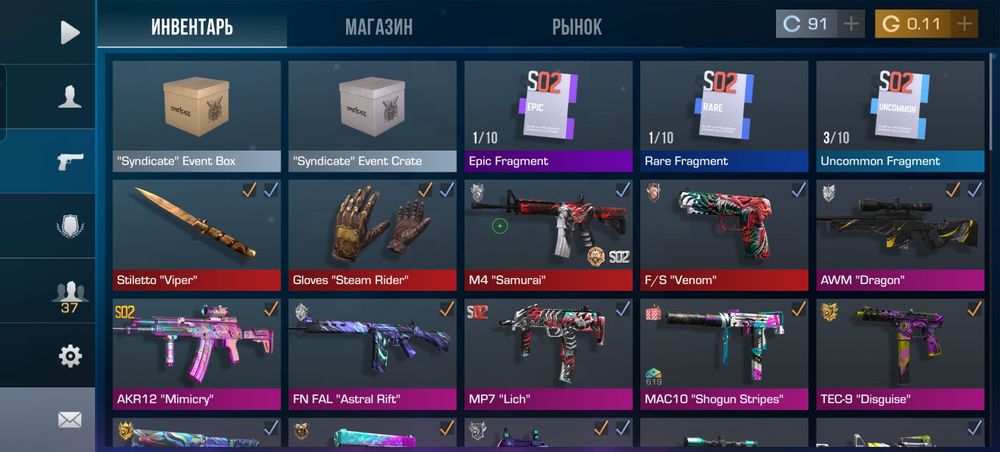Open the РЫНОК market tab
This screenshot has height=452, width=1000.
(x=577, y=27)
